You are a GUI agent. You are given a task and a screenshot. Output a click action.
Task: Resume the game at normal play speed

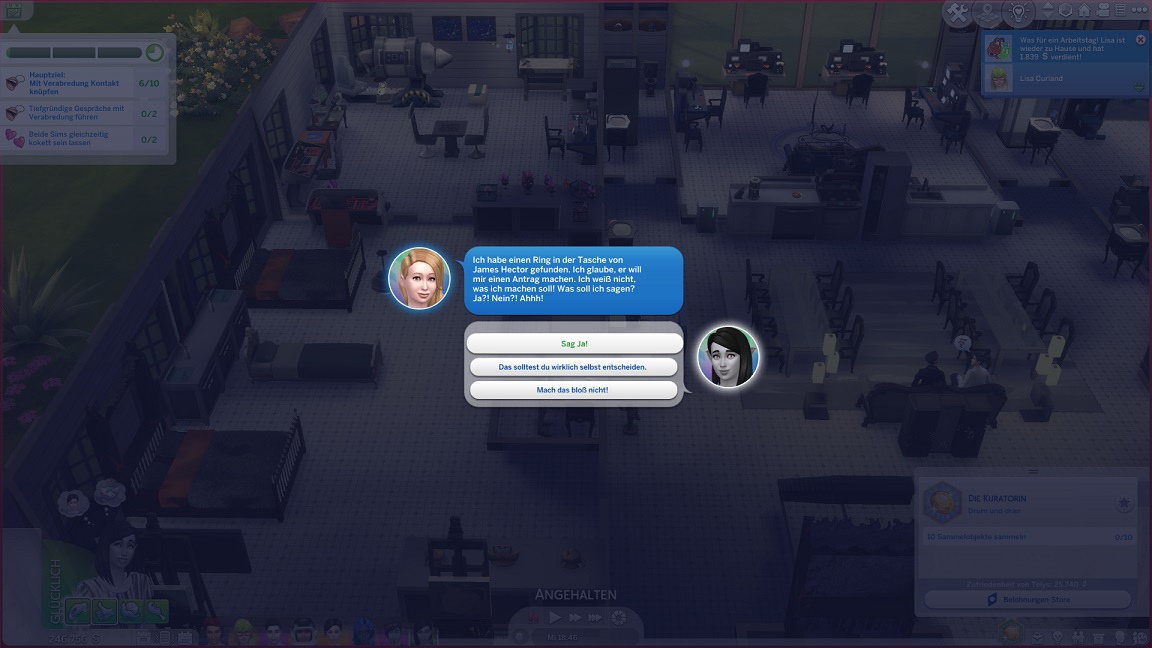(555, 618)
